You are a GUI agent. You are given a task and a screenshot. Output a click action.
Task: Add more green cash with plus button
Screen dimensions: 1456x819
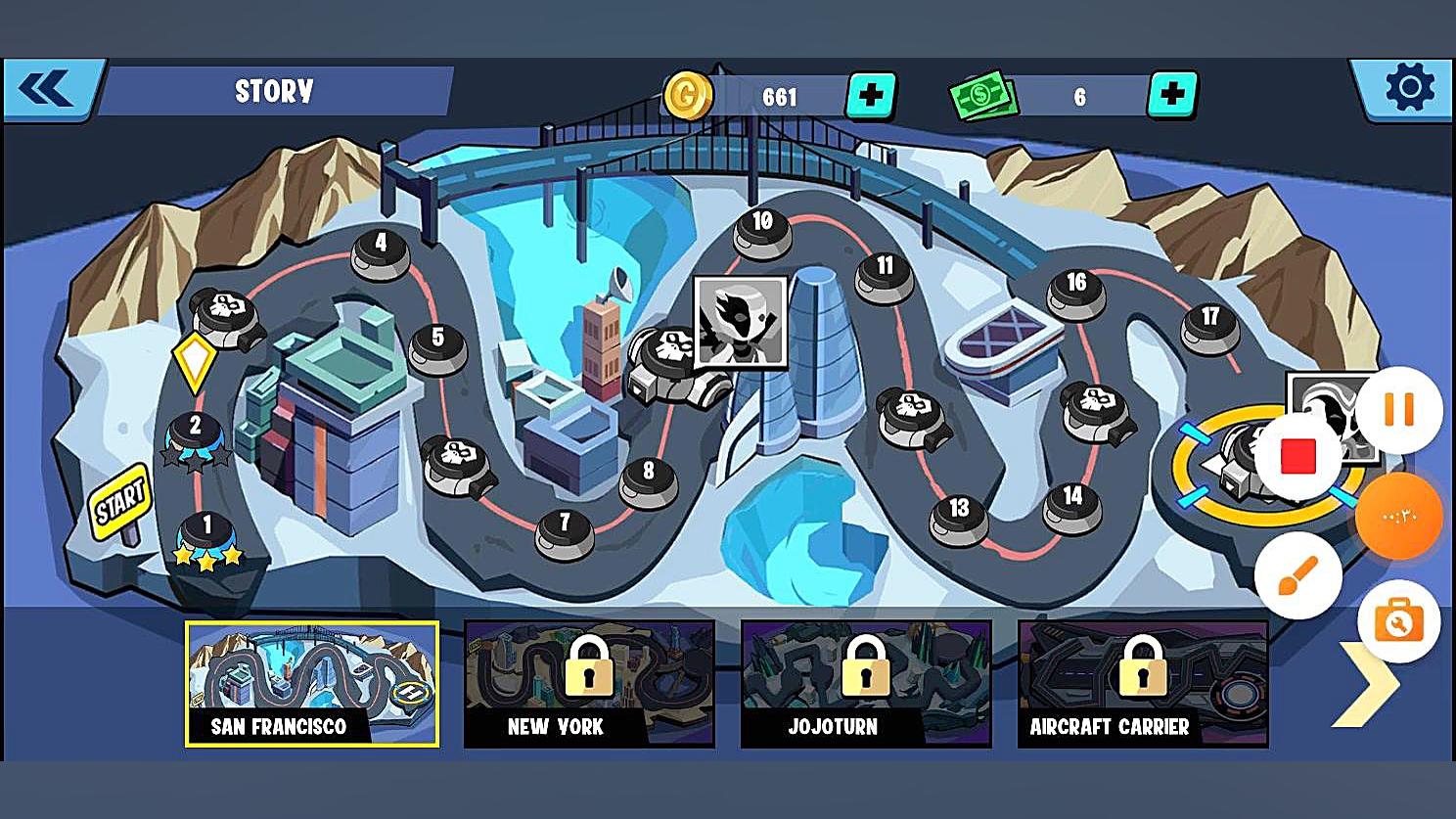pyautogui.click(x=1171, y=96)
